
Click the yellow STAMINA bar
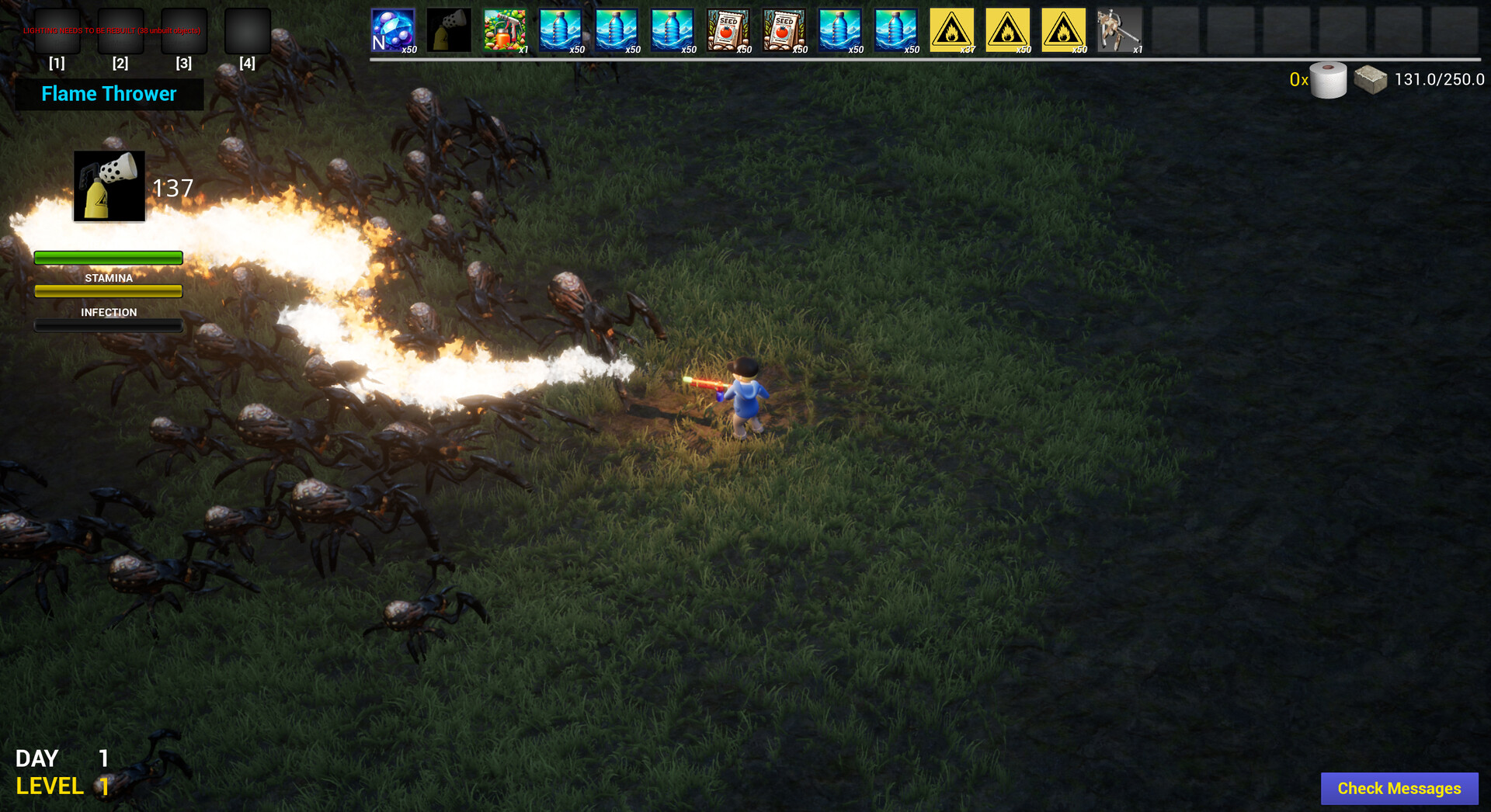(x=108, y=291)
